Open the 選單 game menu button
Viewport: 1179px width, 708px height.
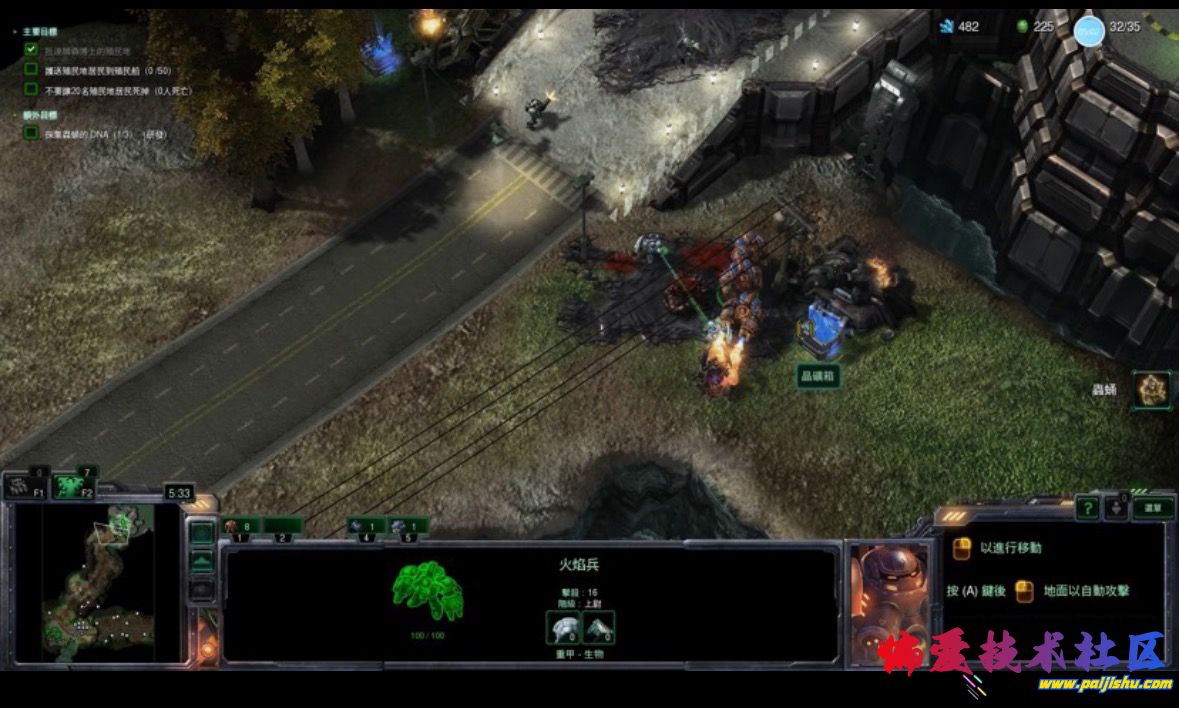tap(1153, 508)
